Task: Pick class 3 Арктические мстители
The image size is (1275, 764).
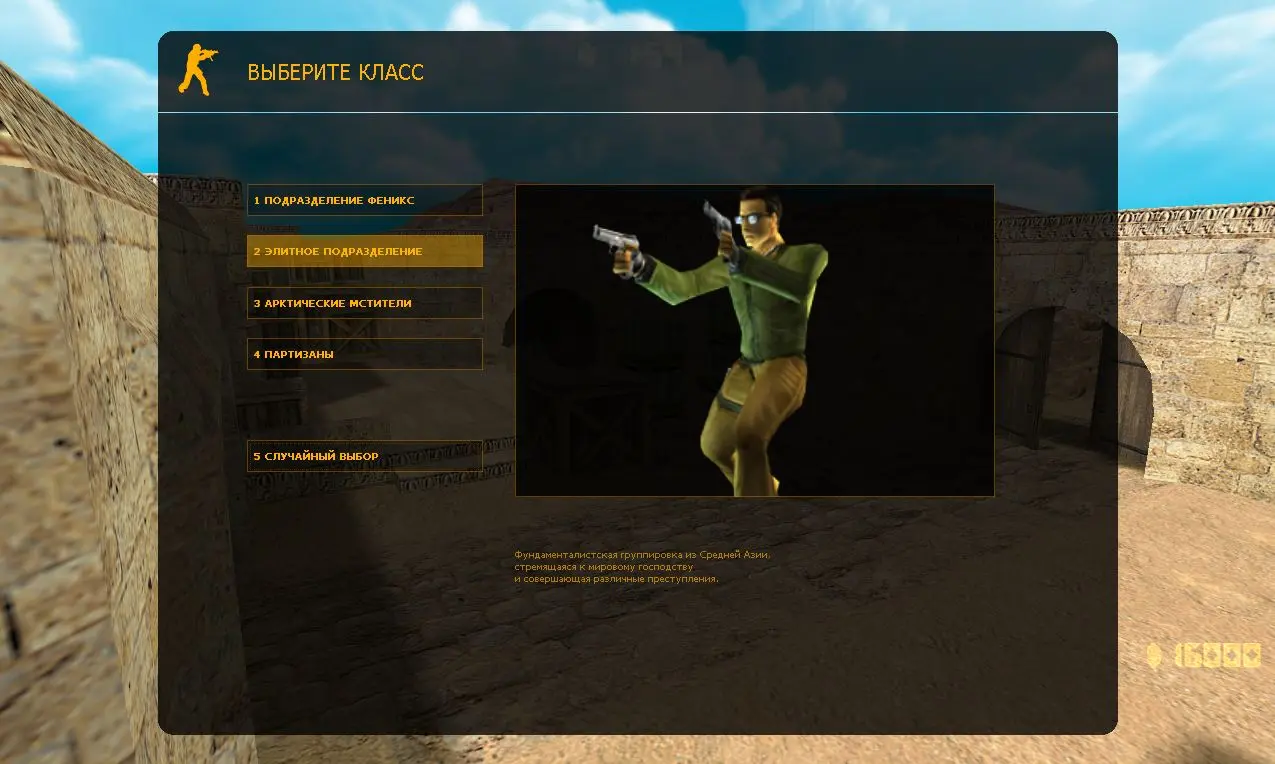Action: tap(364, 303)
